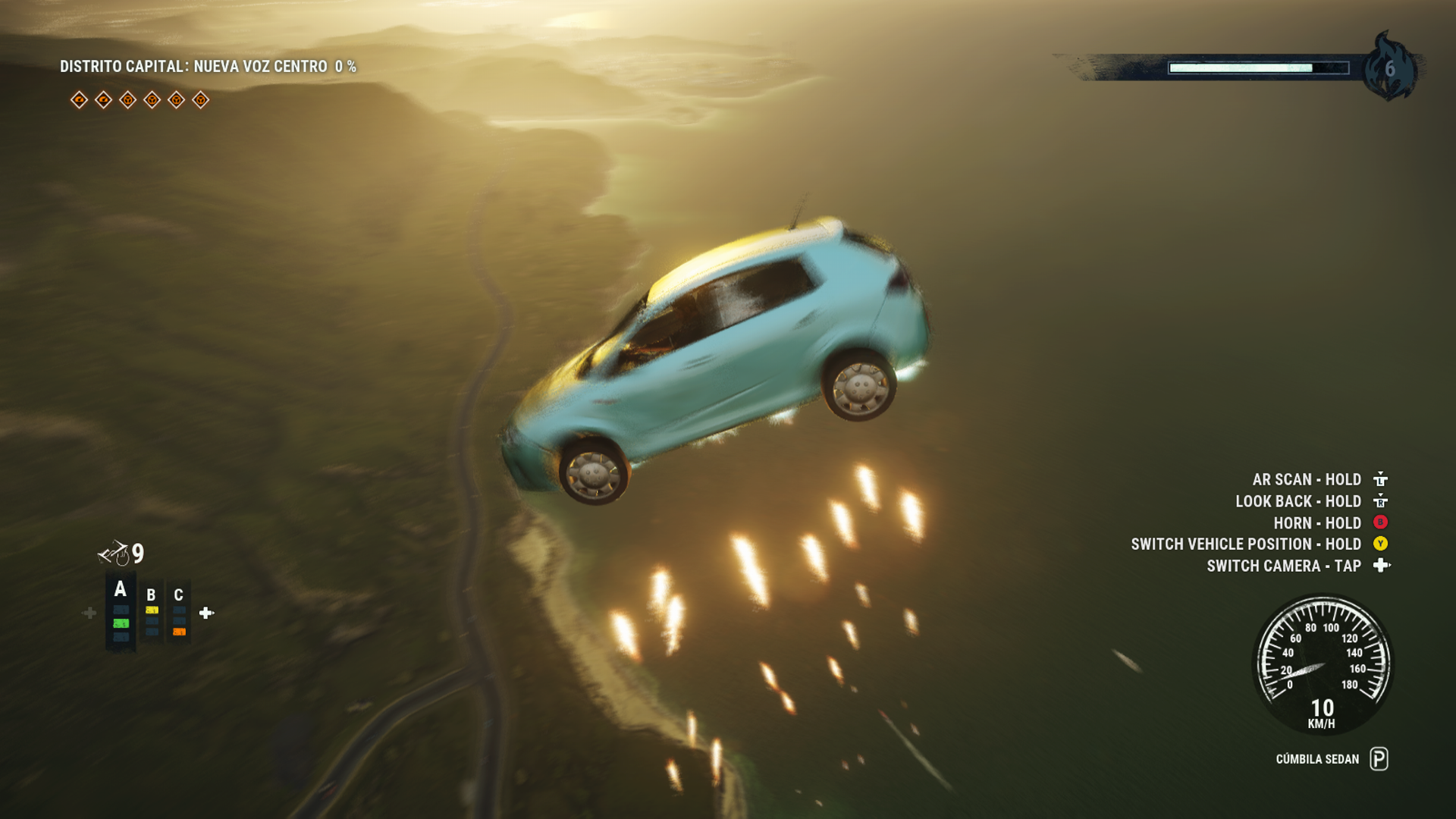Click the grappling hook counter icon
Image resolution: width=1456 pixels, height=819 pixels.
pyautogui.click(x=114, y=554)
